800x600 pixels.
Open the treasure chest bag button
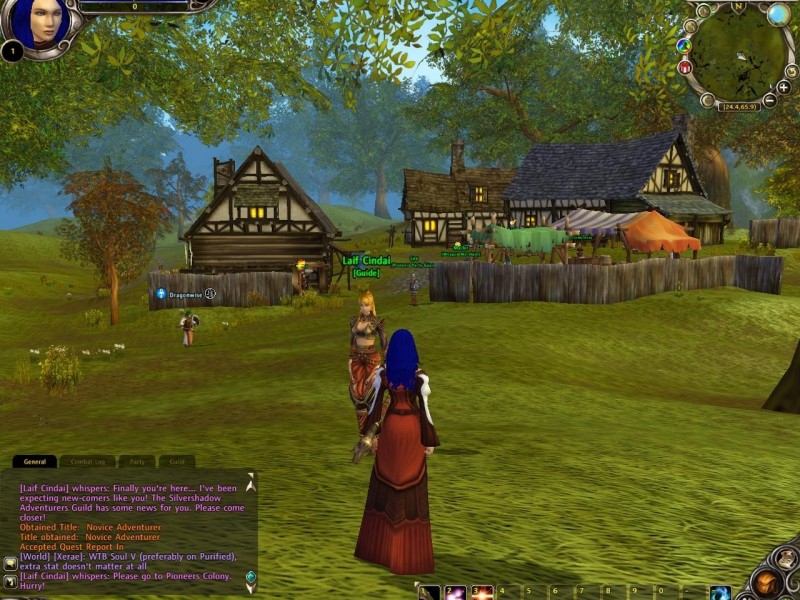[767, 582]
